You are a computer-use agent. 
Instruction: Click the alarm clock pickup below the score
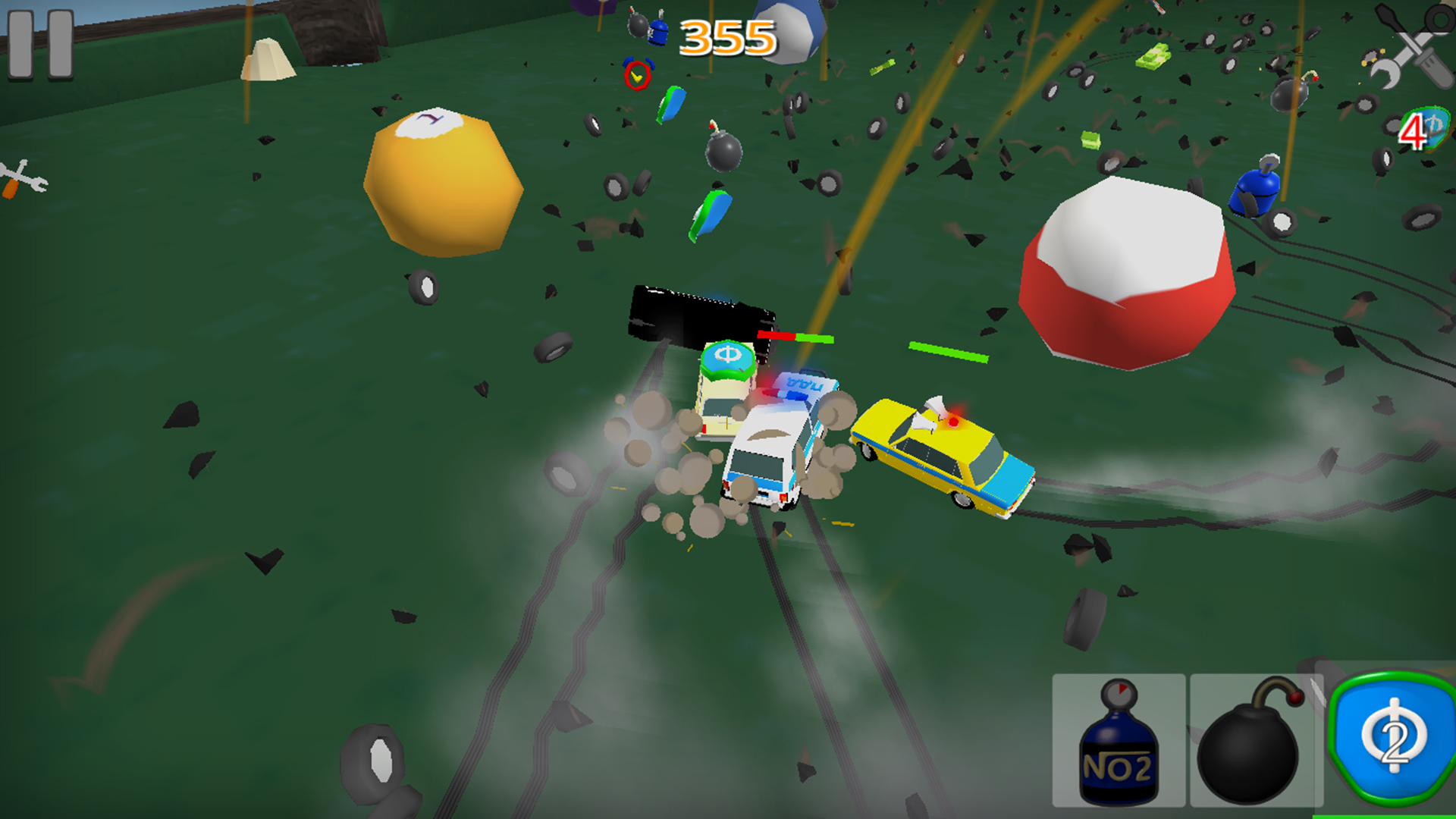tap(638, 75)
